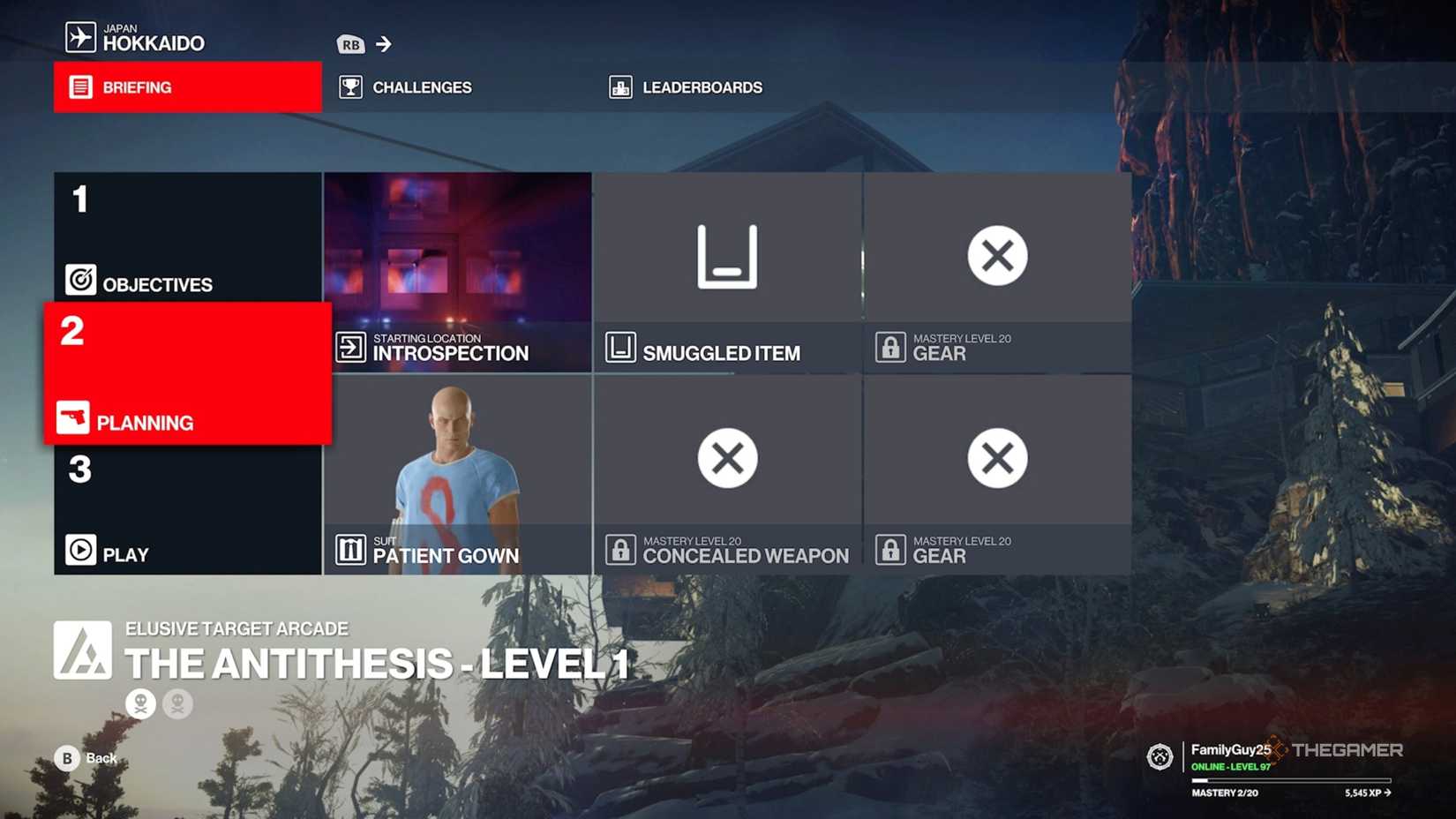Click the Starting Location arrow icon
1456x819 pixels.
(x=351, y=347)
